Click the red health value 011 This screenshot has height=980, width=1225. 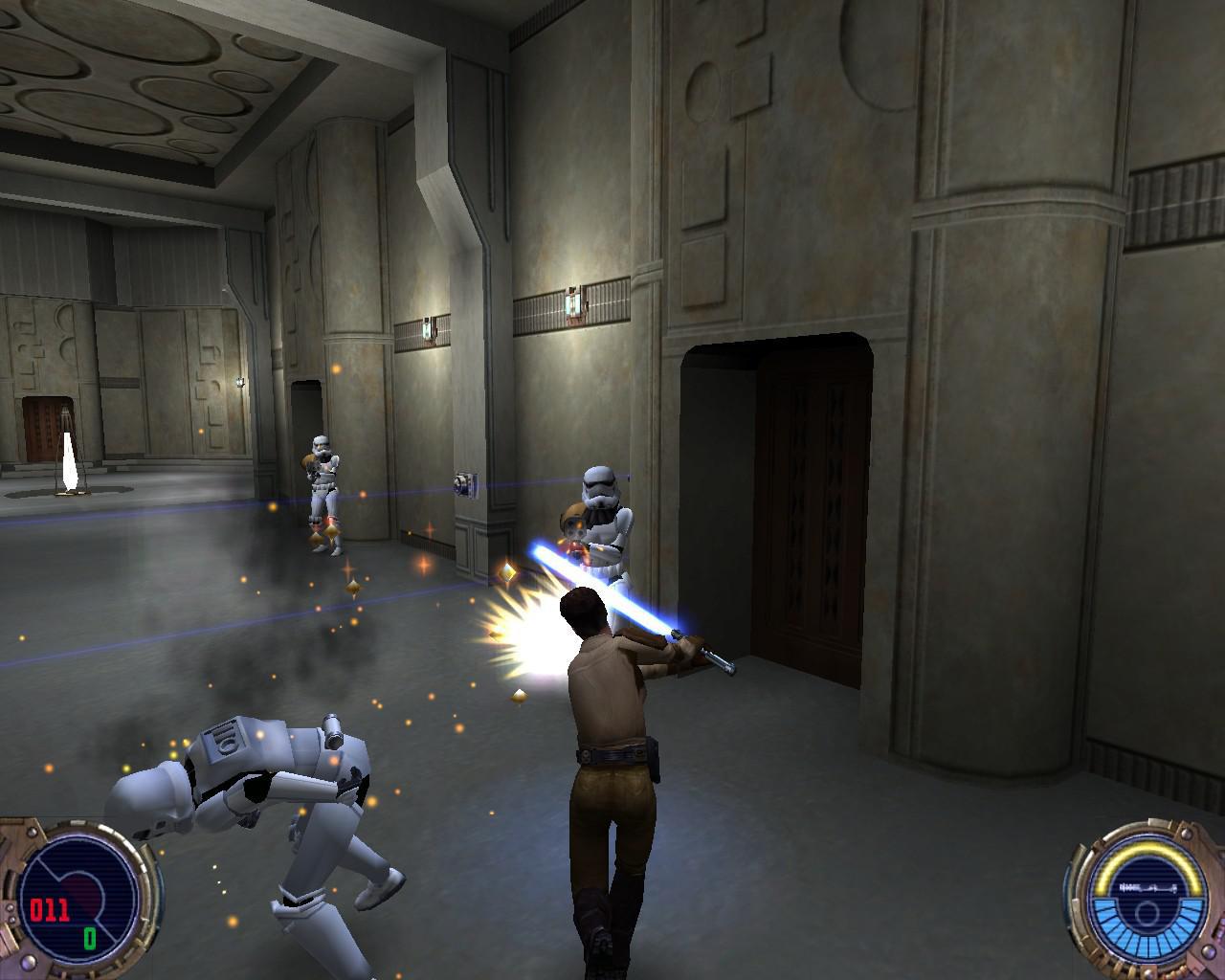tap(51, 908)
